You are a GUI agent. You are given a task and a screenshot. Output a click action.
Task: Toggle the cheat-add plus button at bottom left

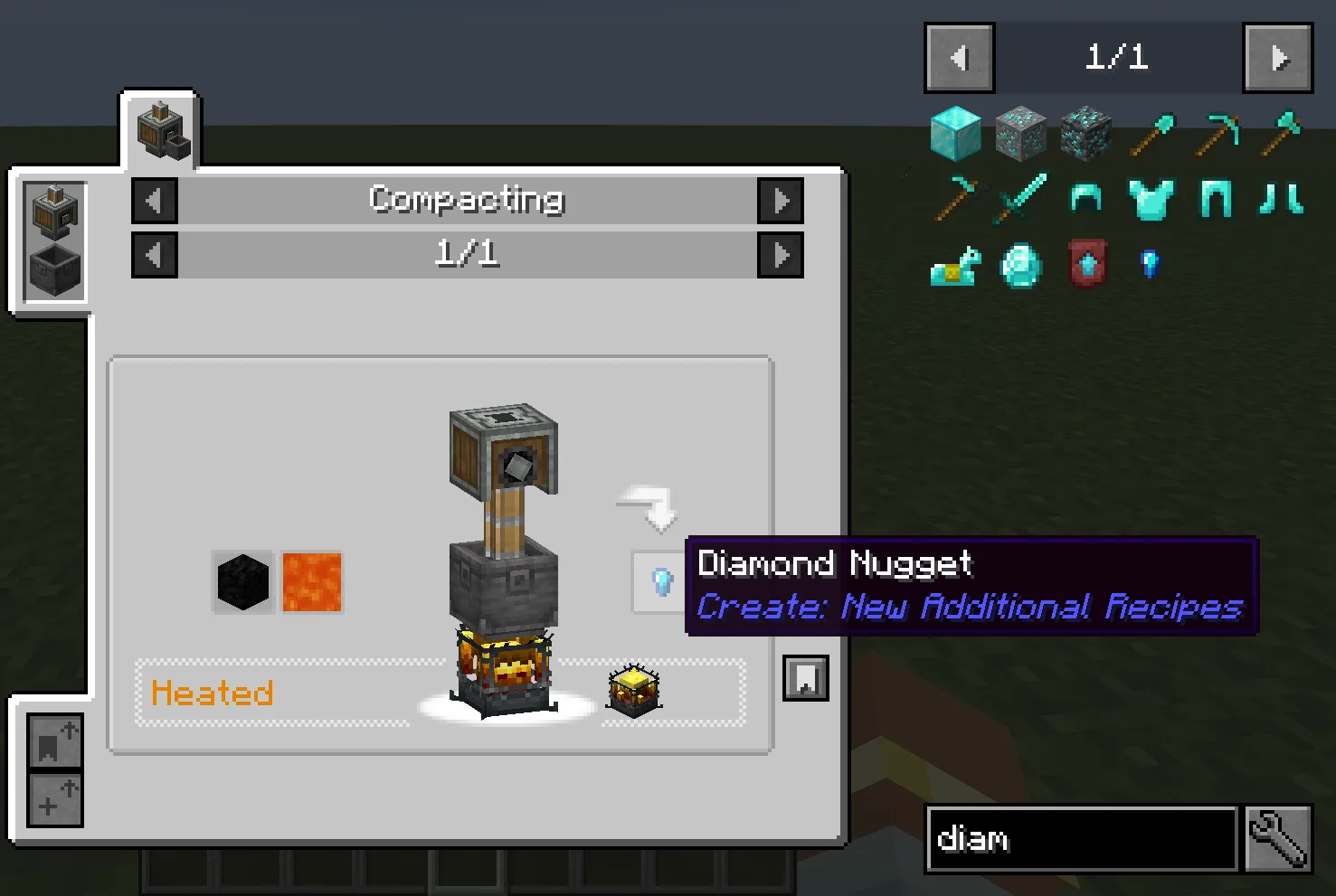coord(54,799)
